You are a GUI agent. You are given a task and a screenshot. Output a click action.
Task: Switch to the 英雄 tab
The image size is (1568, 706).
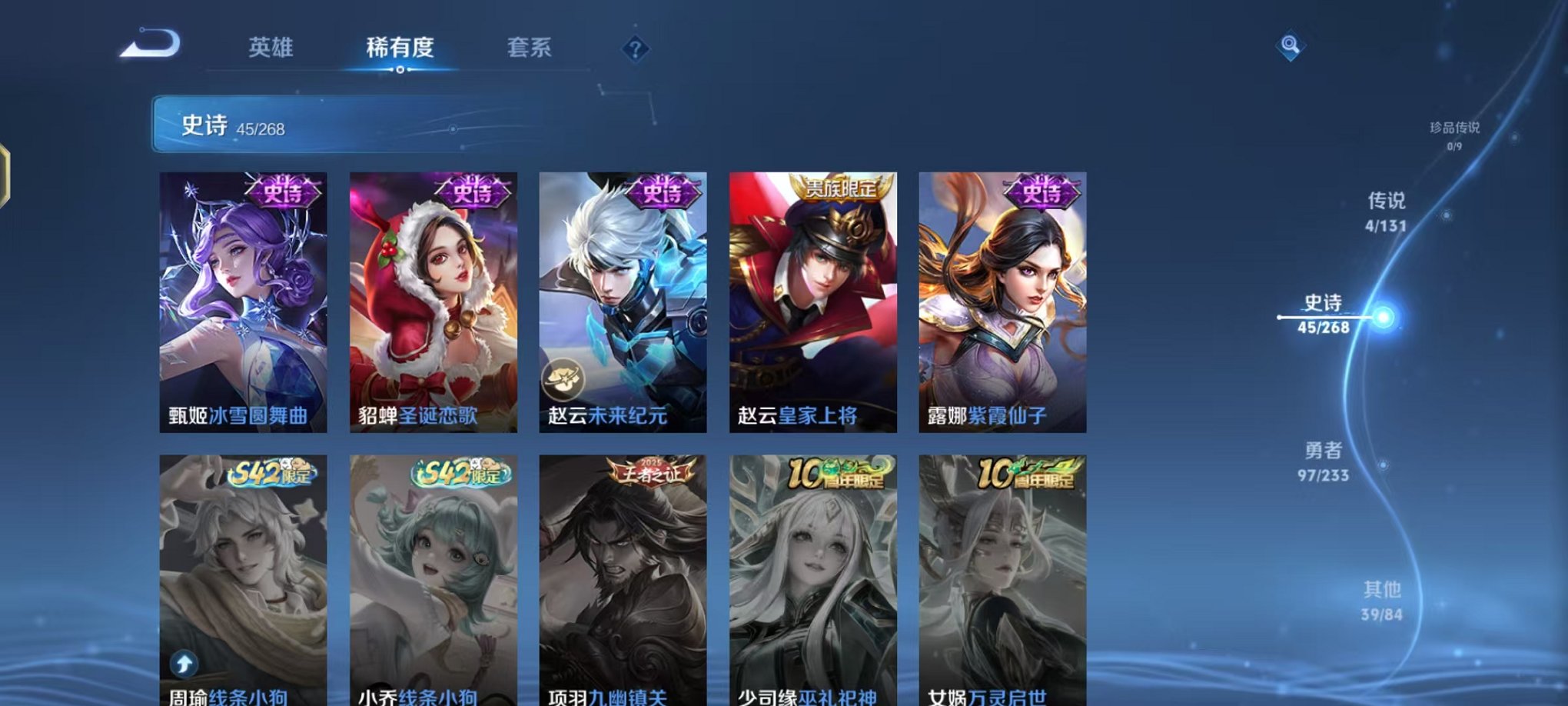(273, 48)
